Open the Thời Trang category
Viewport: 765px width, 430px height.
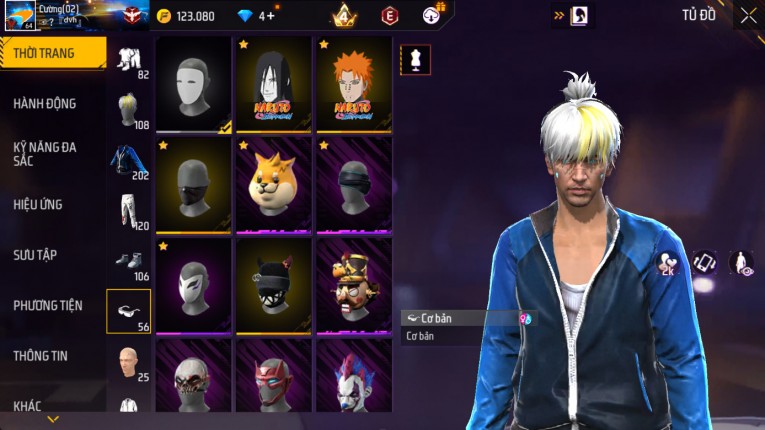(52, 53)
